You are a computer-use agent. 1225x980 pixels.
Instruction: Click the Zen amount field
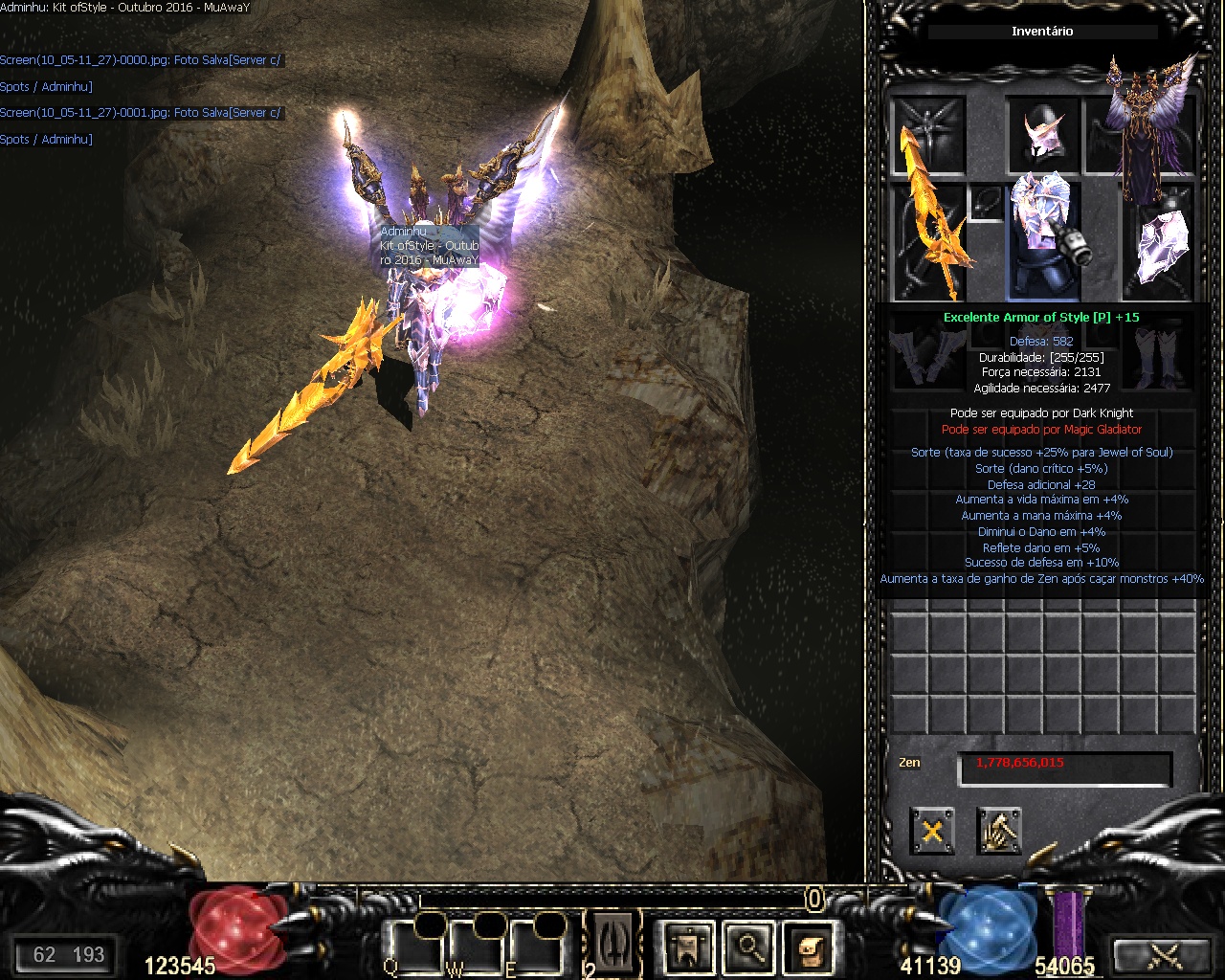[1064, 766]
